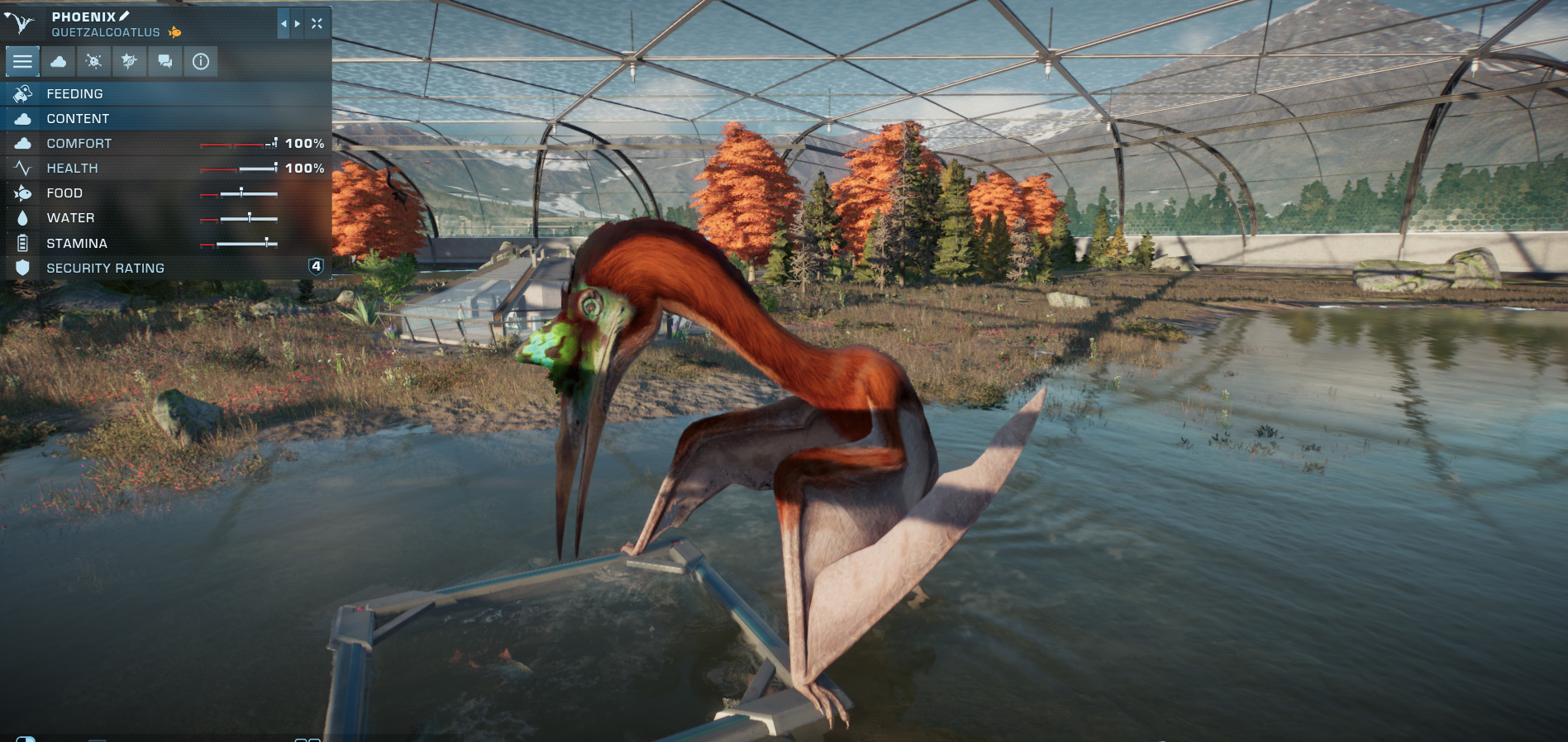
Task: Select the Feeding status row
Action: [165, 94]
